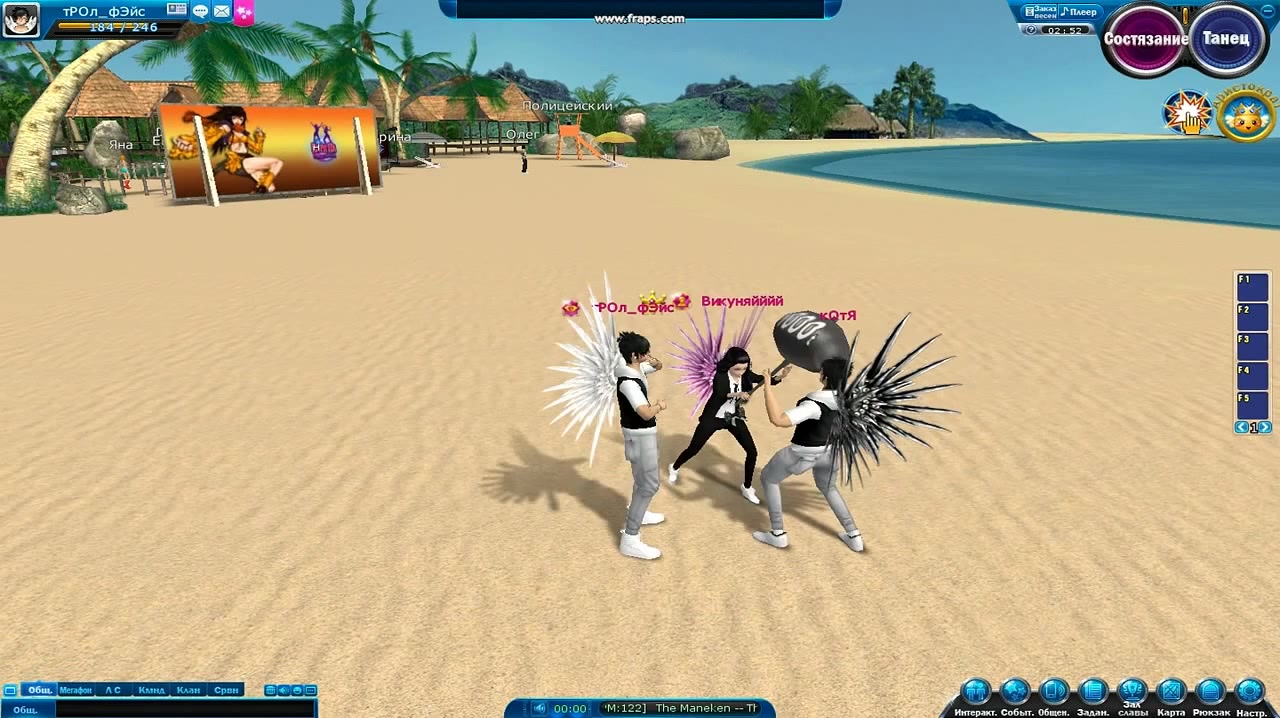The width and height of the screenshot is (1280, 718).
Task: Open the mail envelope icon
Action: (x=222, y=11)
